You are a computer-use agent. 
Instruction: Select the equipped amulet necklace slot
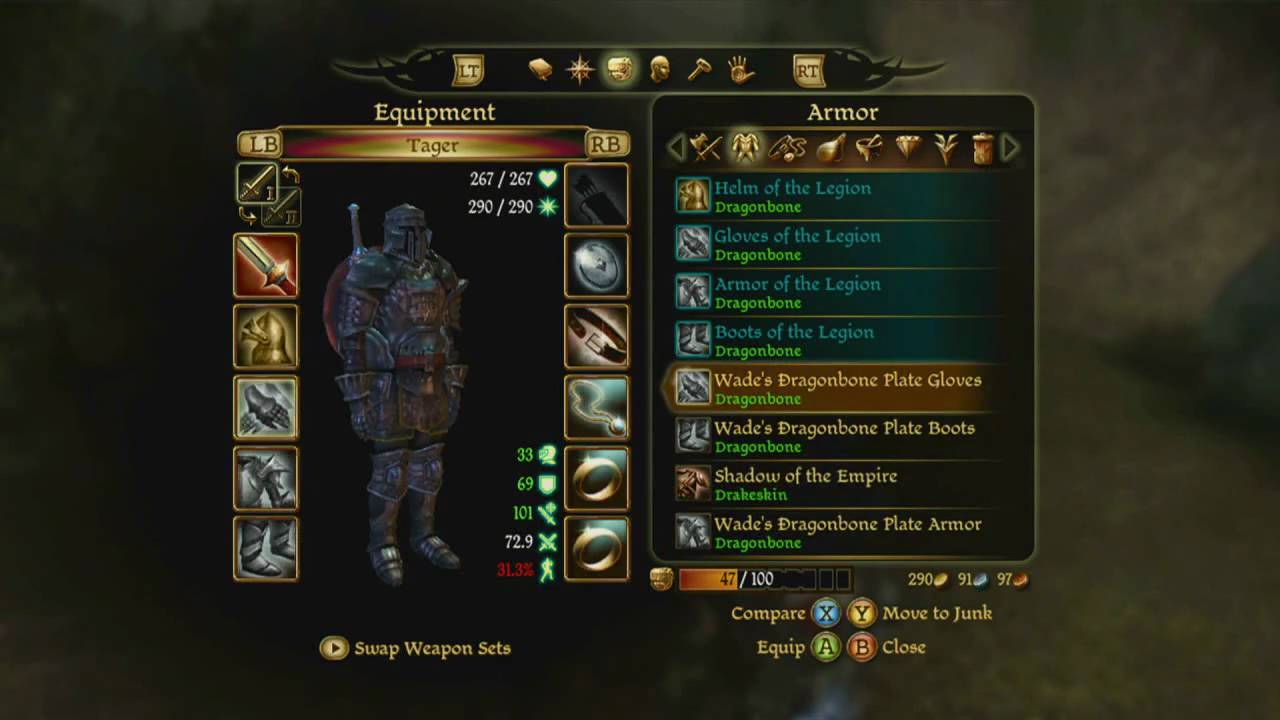point(597,408)
